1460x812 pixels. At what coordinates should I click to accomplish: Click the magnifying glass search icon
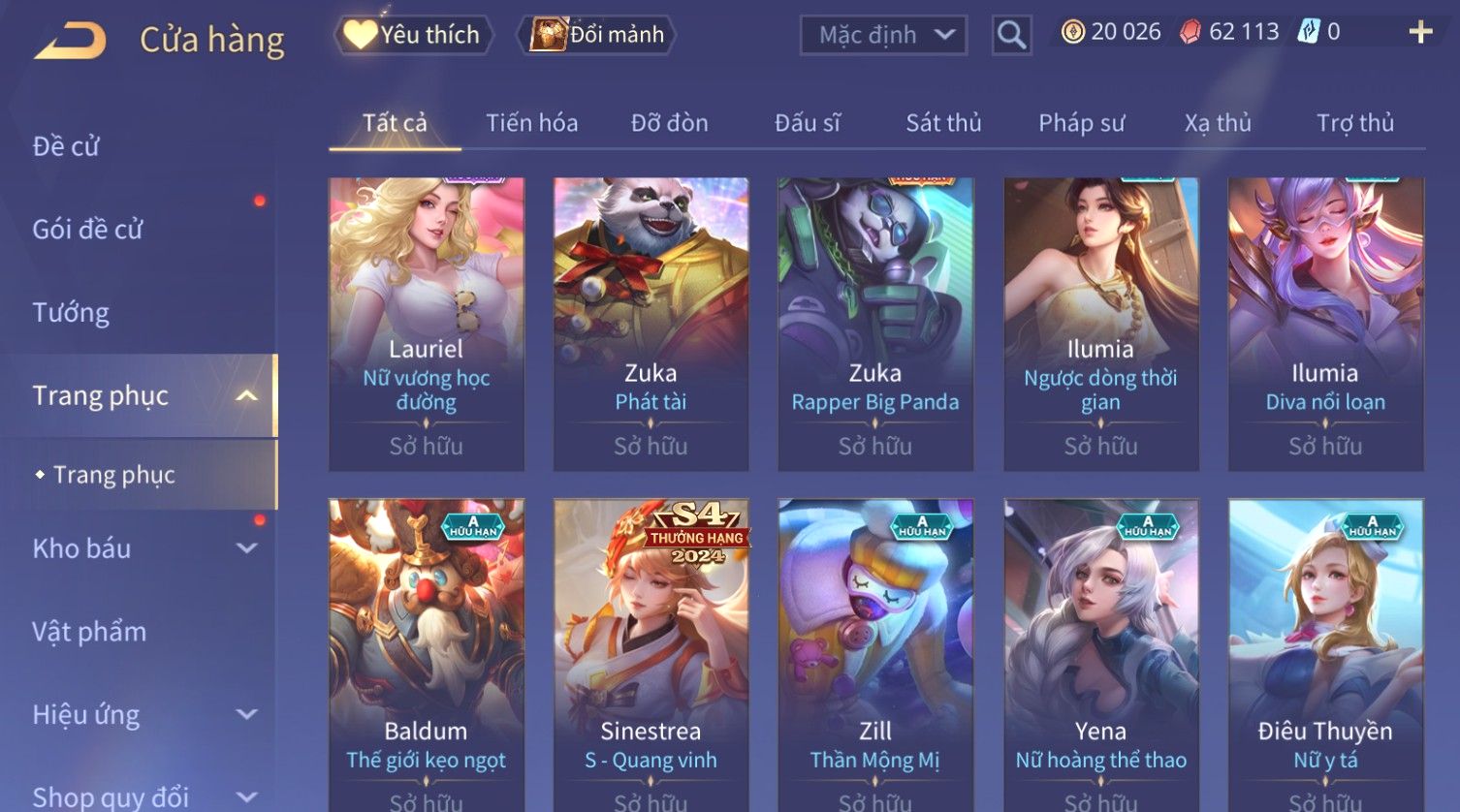(1011, 36)
